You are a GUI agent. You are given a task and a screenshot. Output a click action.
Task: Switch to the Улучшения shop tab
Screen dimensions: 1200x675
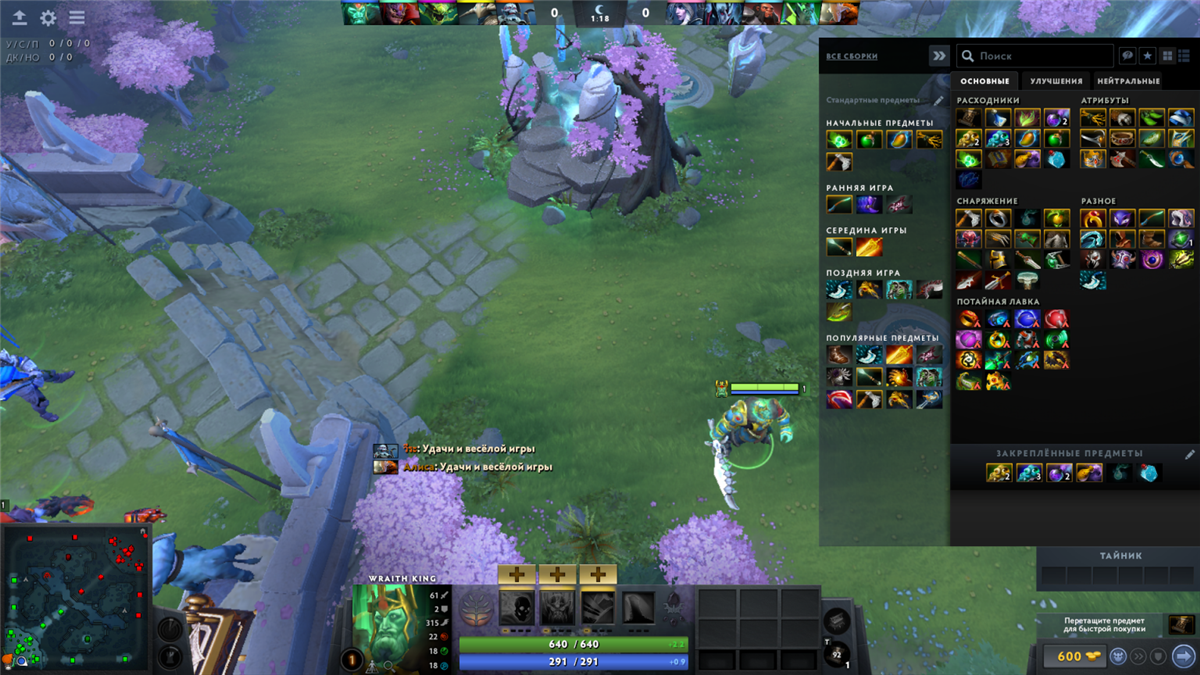(x=1056, y=81)
